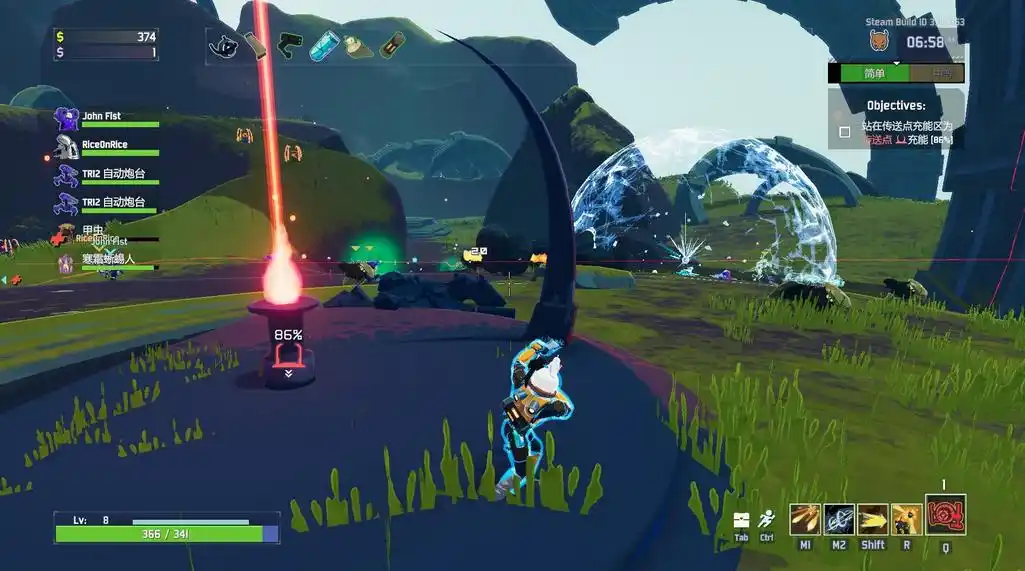Trigger the R special skill icon

907,519
